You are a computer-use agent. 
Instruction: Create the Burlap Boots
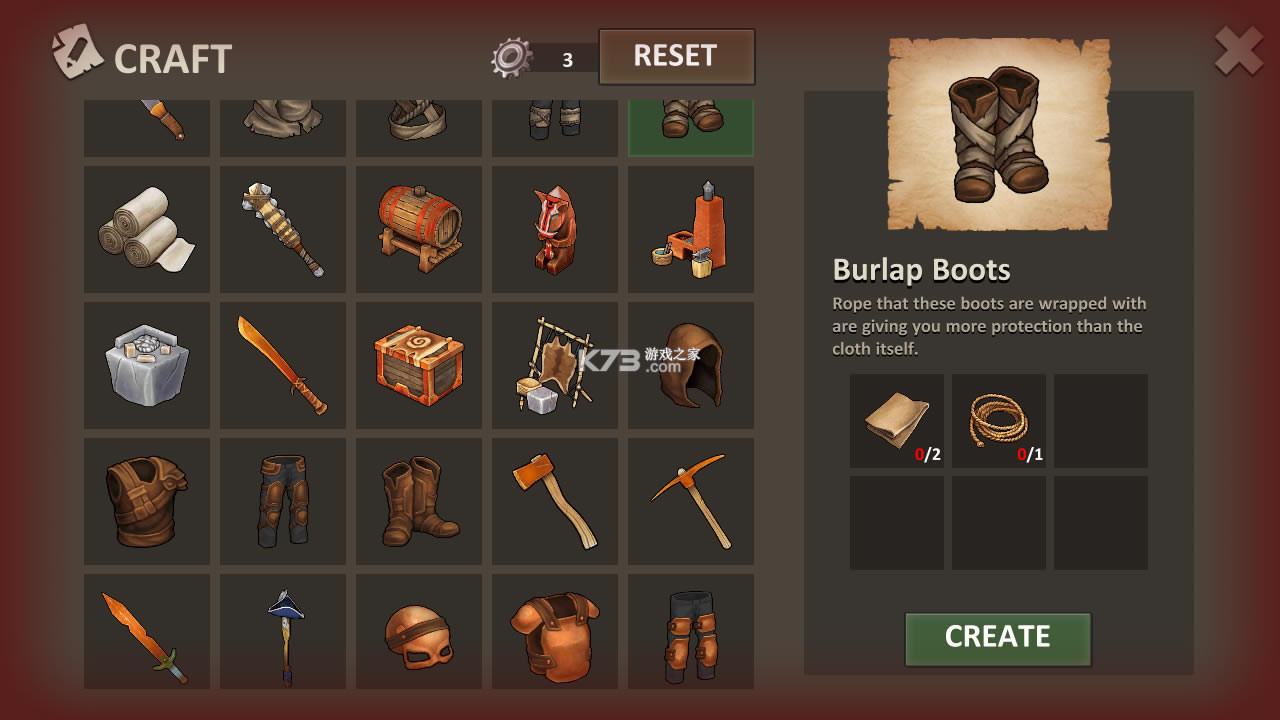tap(997, 638)
